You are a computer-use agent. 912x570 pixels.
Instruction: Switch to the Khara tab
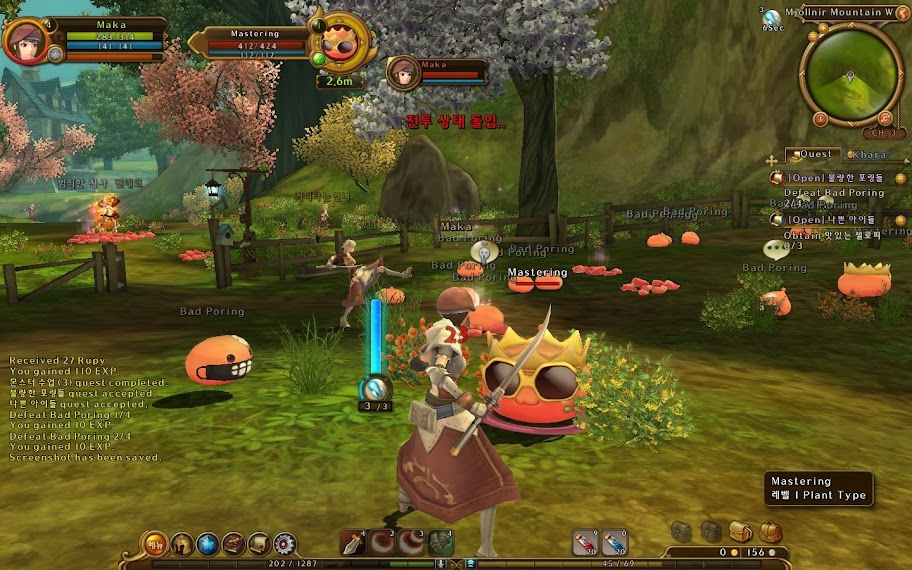point(869,155)
